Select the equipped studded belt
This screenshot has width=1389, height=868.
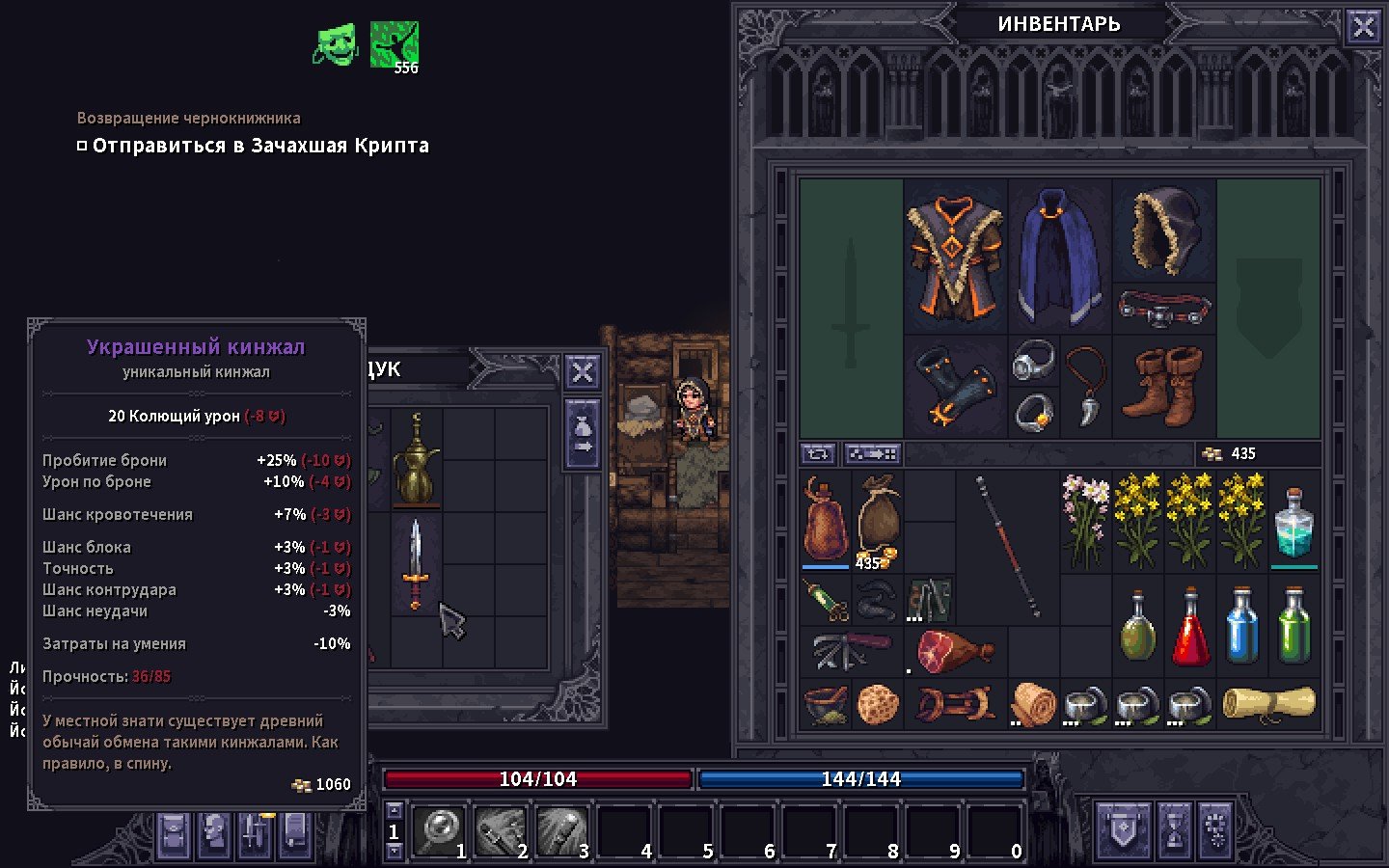[x=1164, y=309]
